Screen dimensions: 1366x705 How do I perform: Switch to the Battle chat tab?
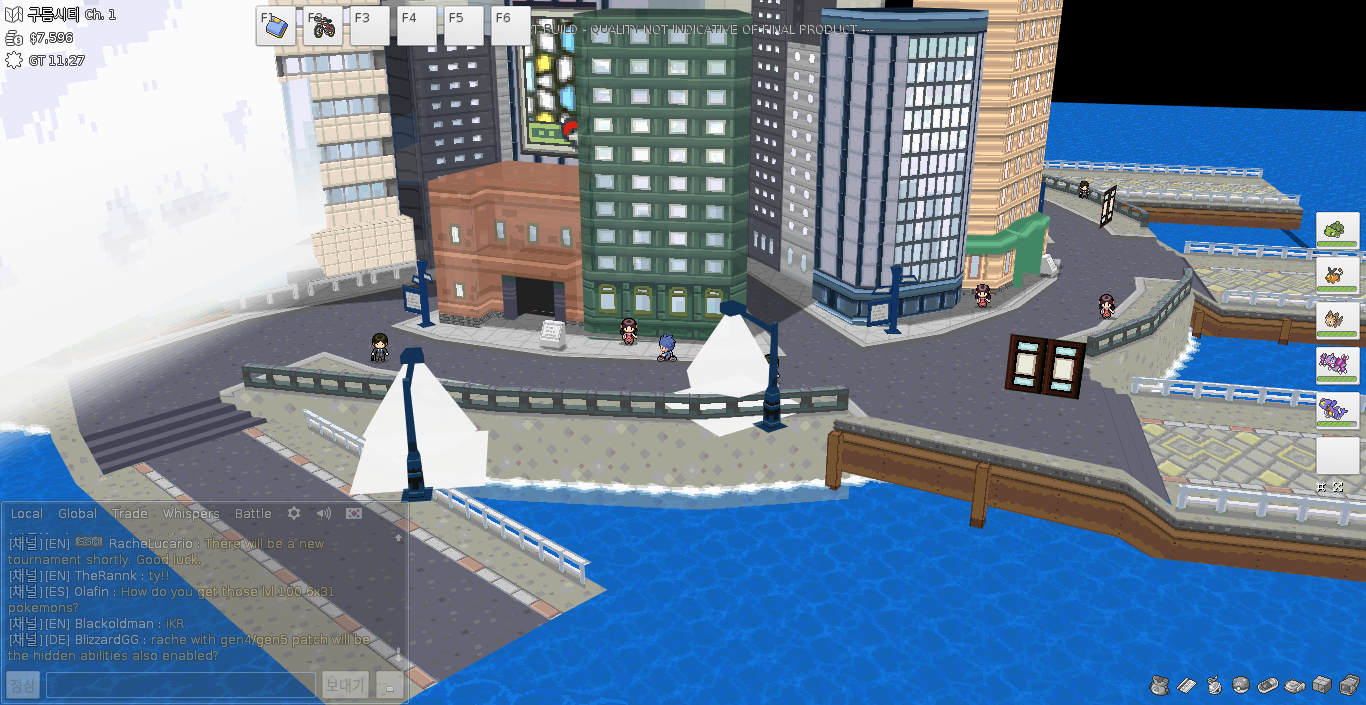coord(253,514)
